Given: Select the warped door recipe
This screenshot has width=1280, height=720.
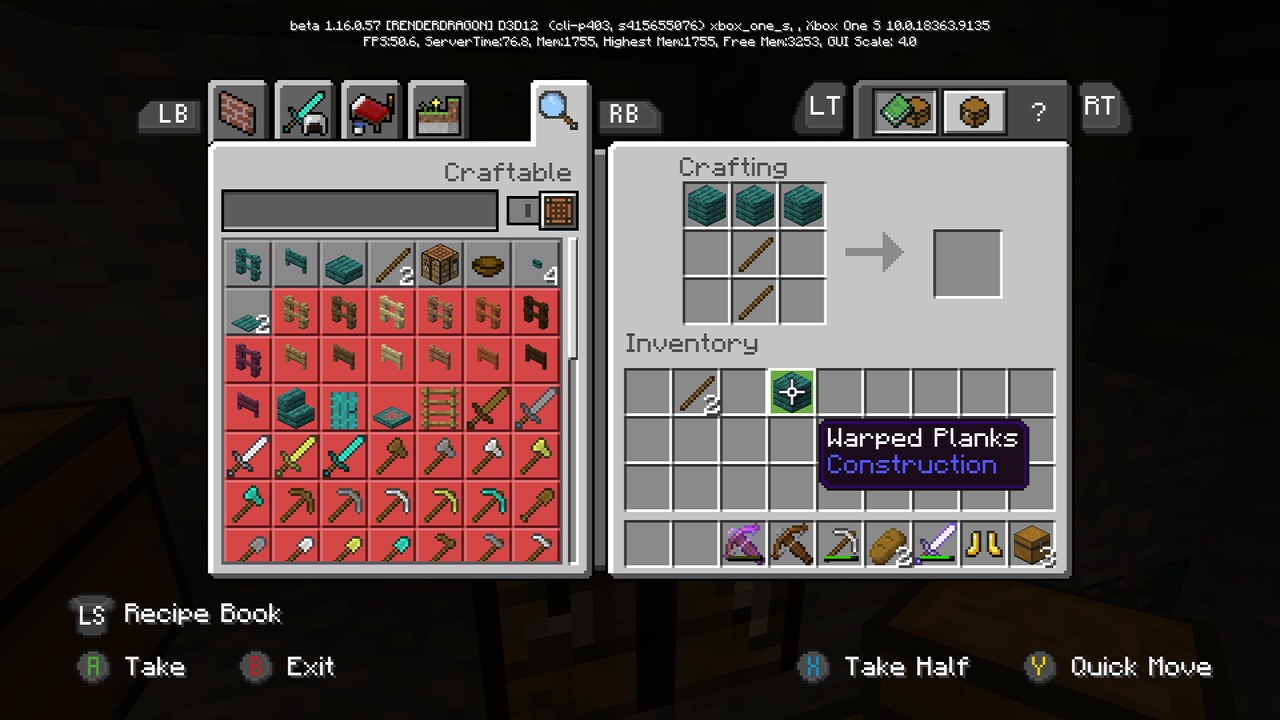Looking at the screenshot, I should coord(344,410).
